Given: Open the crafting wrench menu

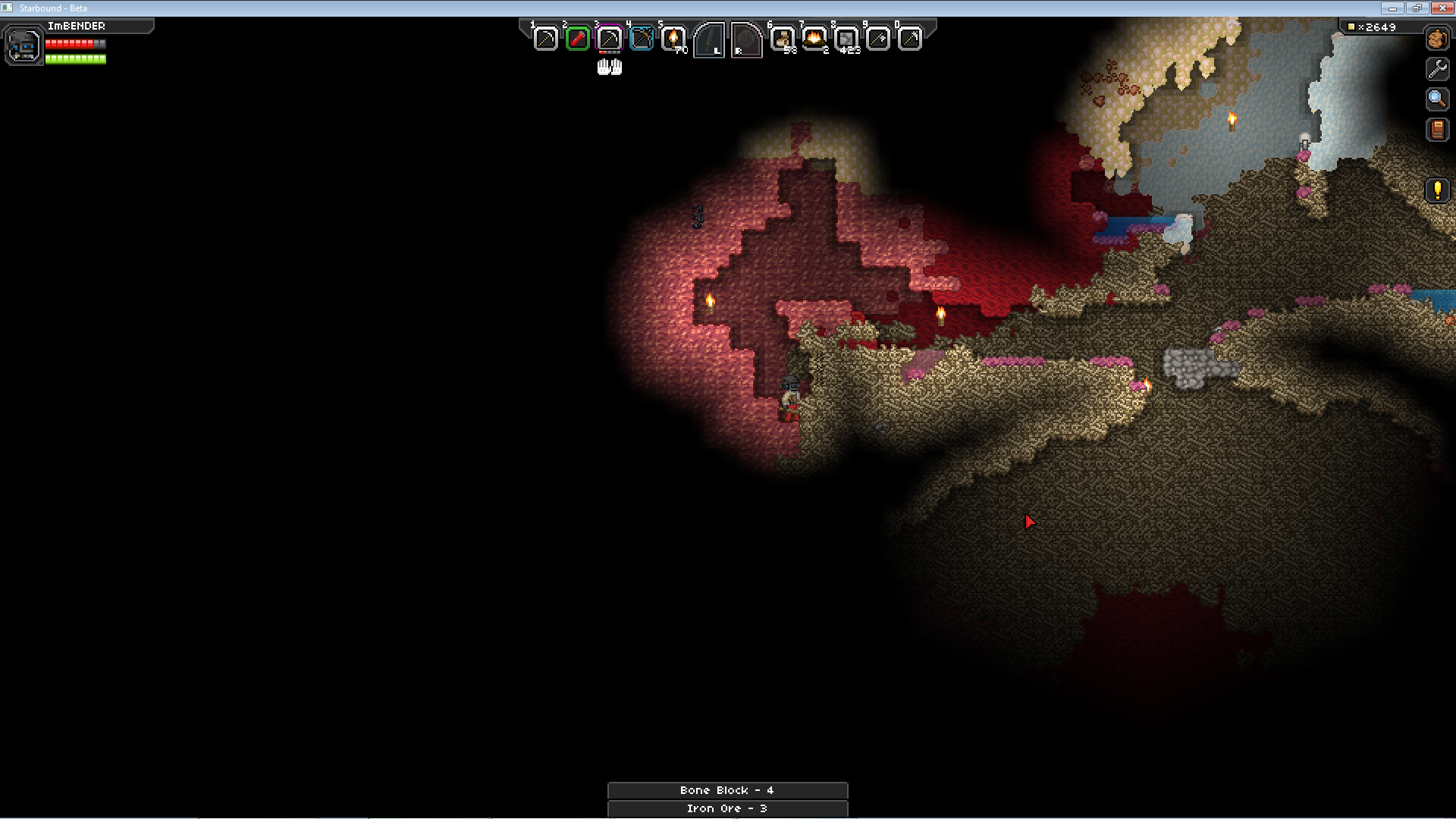Looking at the screenshot, I should (1437, 69).
